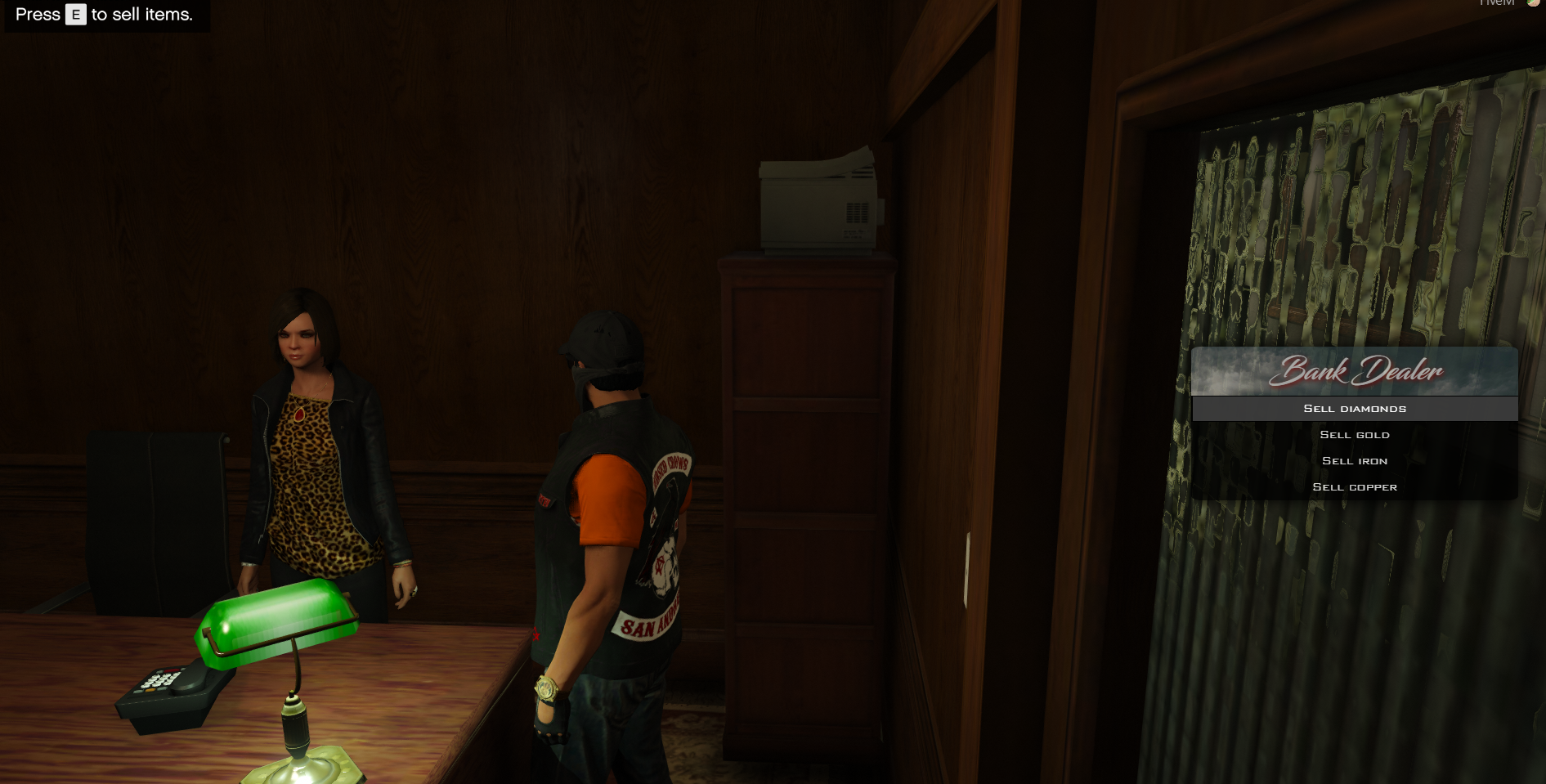This screenshot has width=1546, height=784.
Task: Select the Sell Diamonds option
Action: pyautogui.click(x=1355, y=409)
